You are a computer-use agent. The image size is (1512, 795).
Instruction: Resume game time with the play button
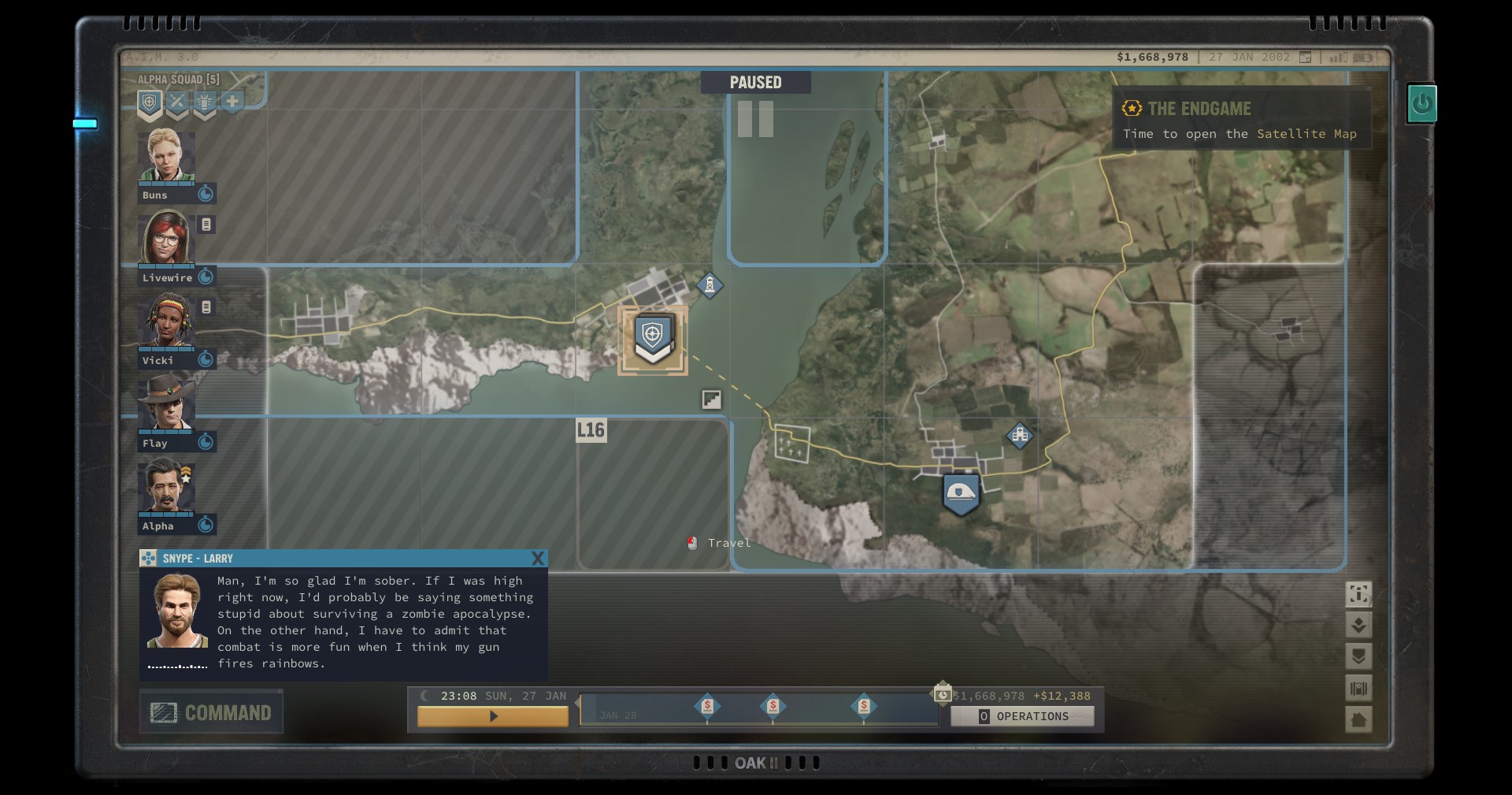494,717
